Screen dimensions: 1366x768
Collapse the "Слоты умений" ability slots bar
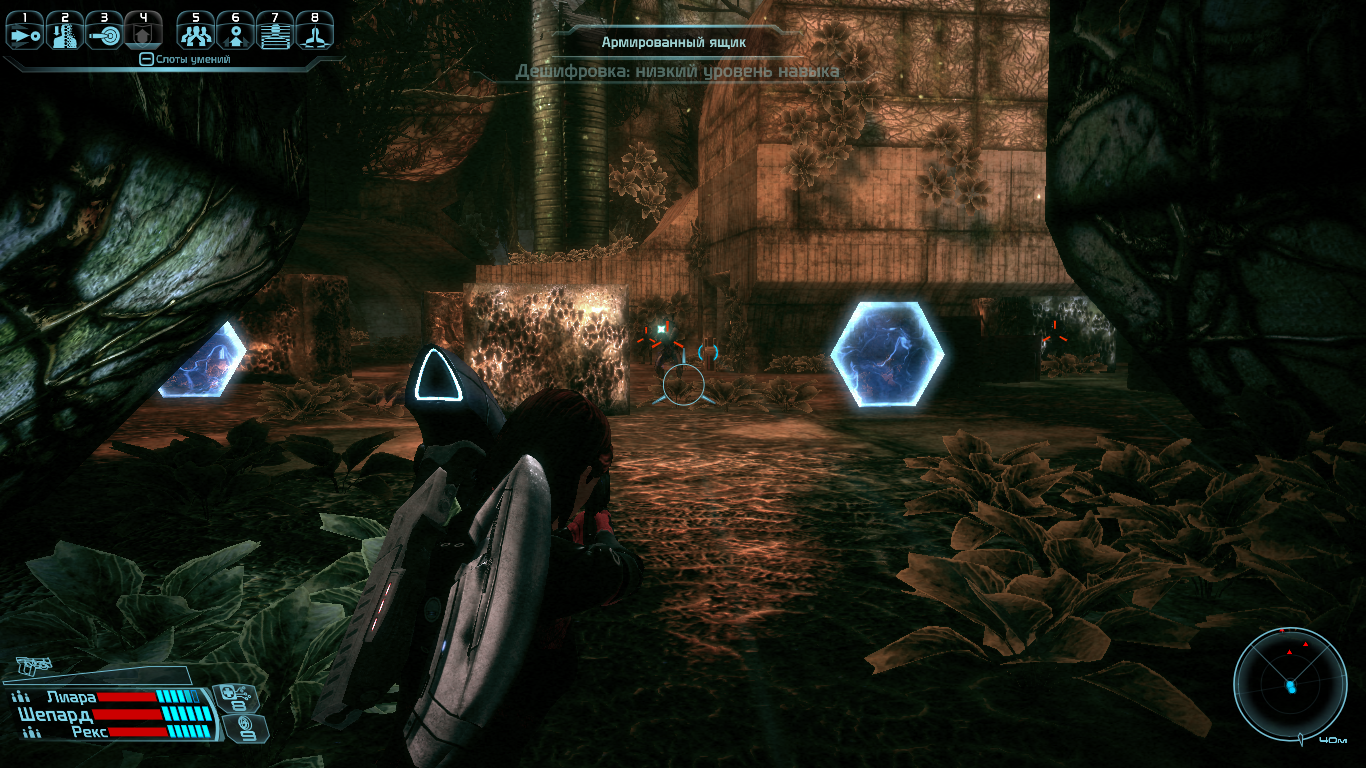(146, 60)
